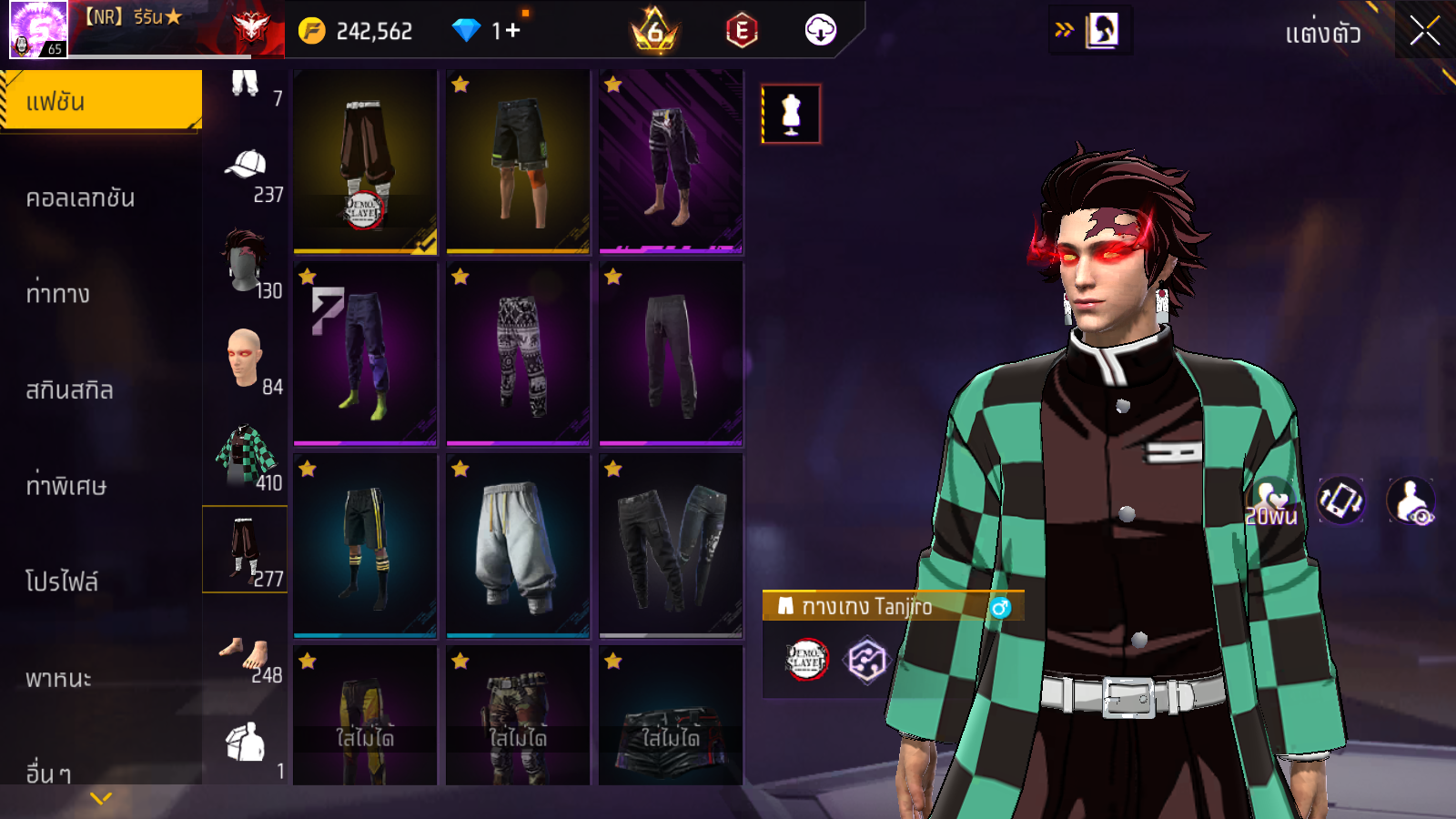
Task: Select the face mask category
Action: (x=245, y=263)
